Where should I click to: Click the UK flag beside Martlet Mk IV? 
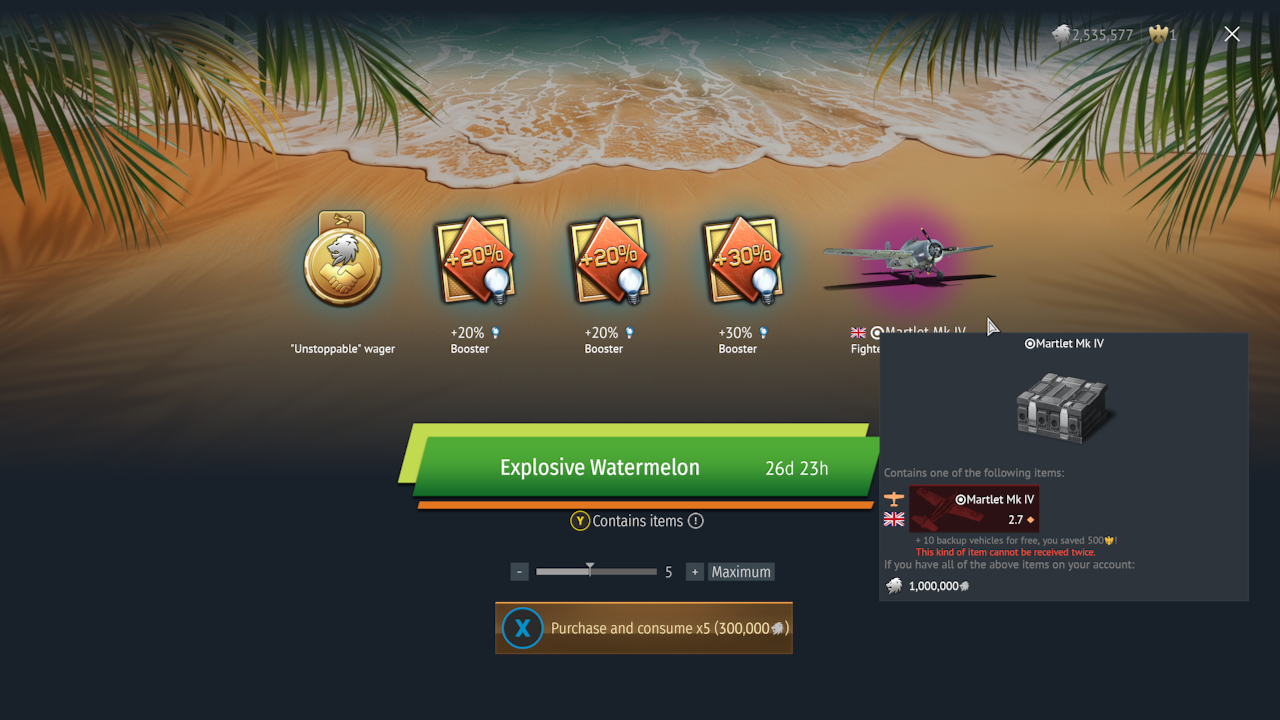point(893,519)
